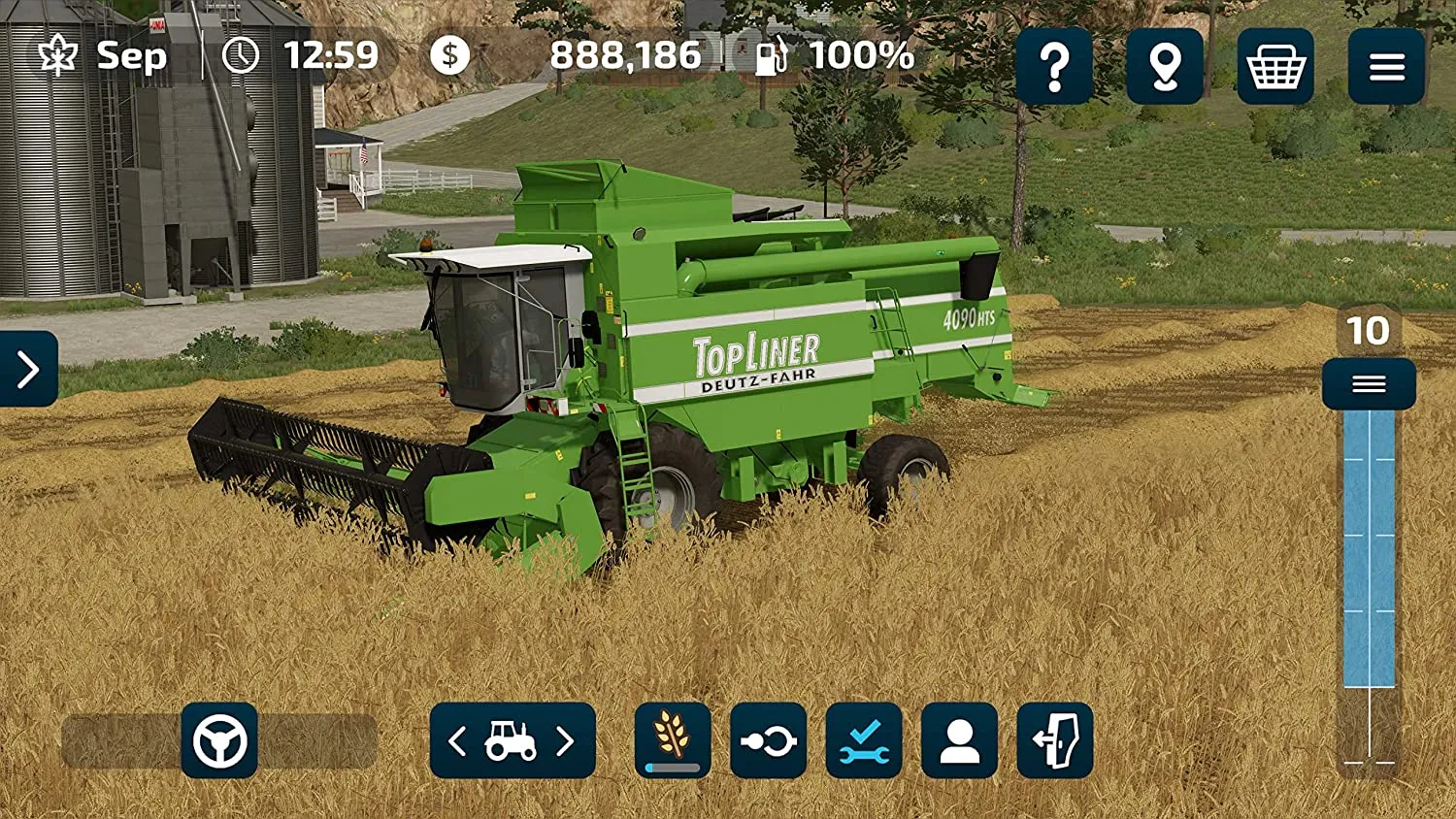Tap the steering wheel control
1456x819 pixels.
coord(219,741)
